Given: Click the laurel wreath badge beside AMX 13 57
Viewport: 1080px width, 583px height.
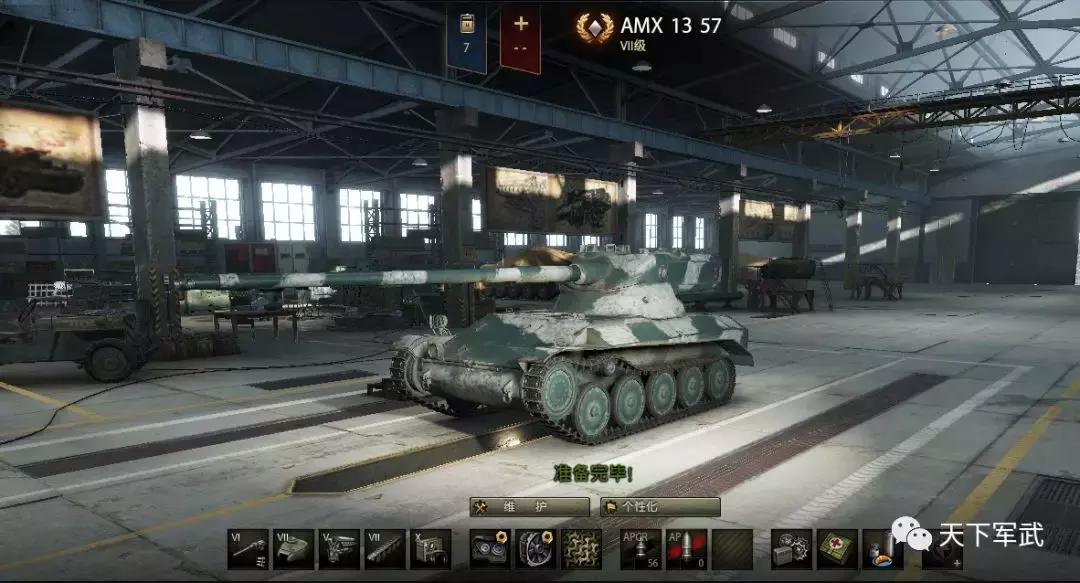Looking at the screenshot, I should (x=595, y=28).
